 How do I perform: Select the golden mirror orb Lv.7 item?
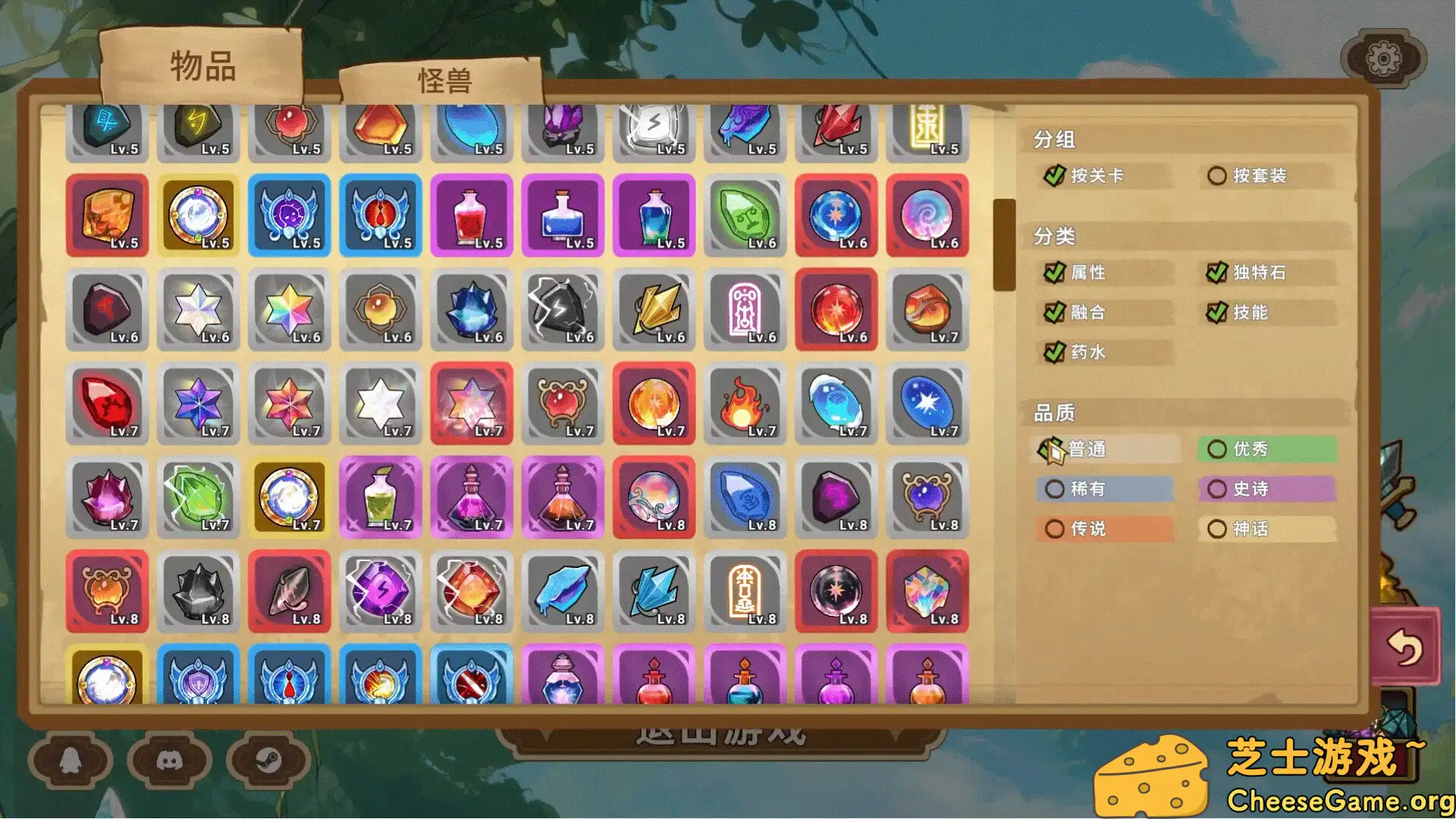[x=290, y=498]
